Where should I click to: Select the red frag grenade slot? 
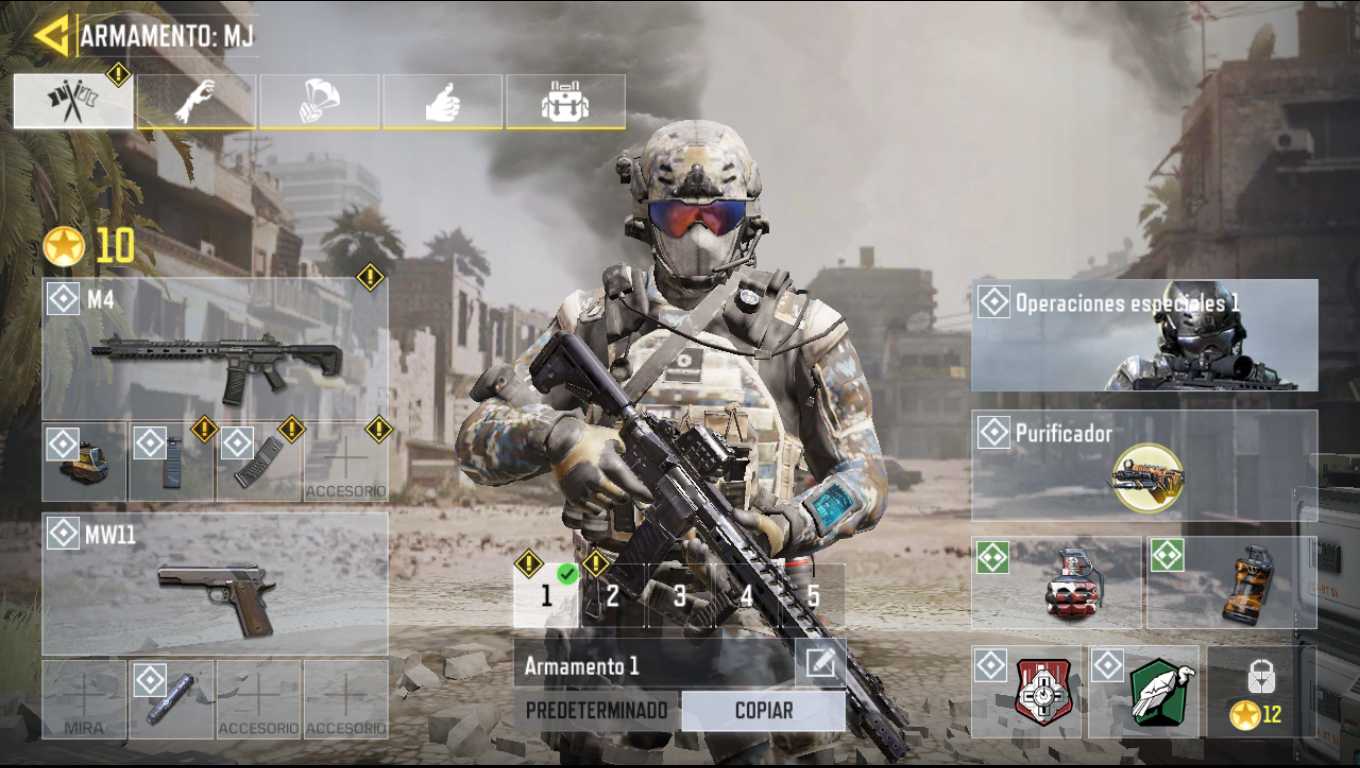1057,583
